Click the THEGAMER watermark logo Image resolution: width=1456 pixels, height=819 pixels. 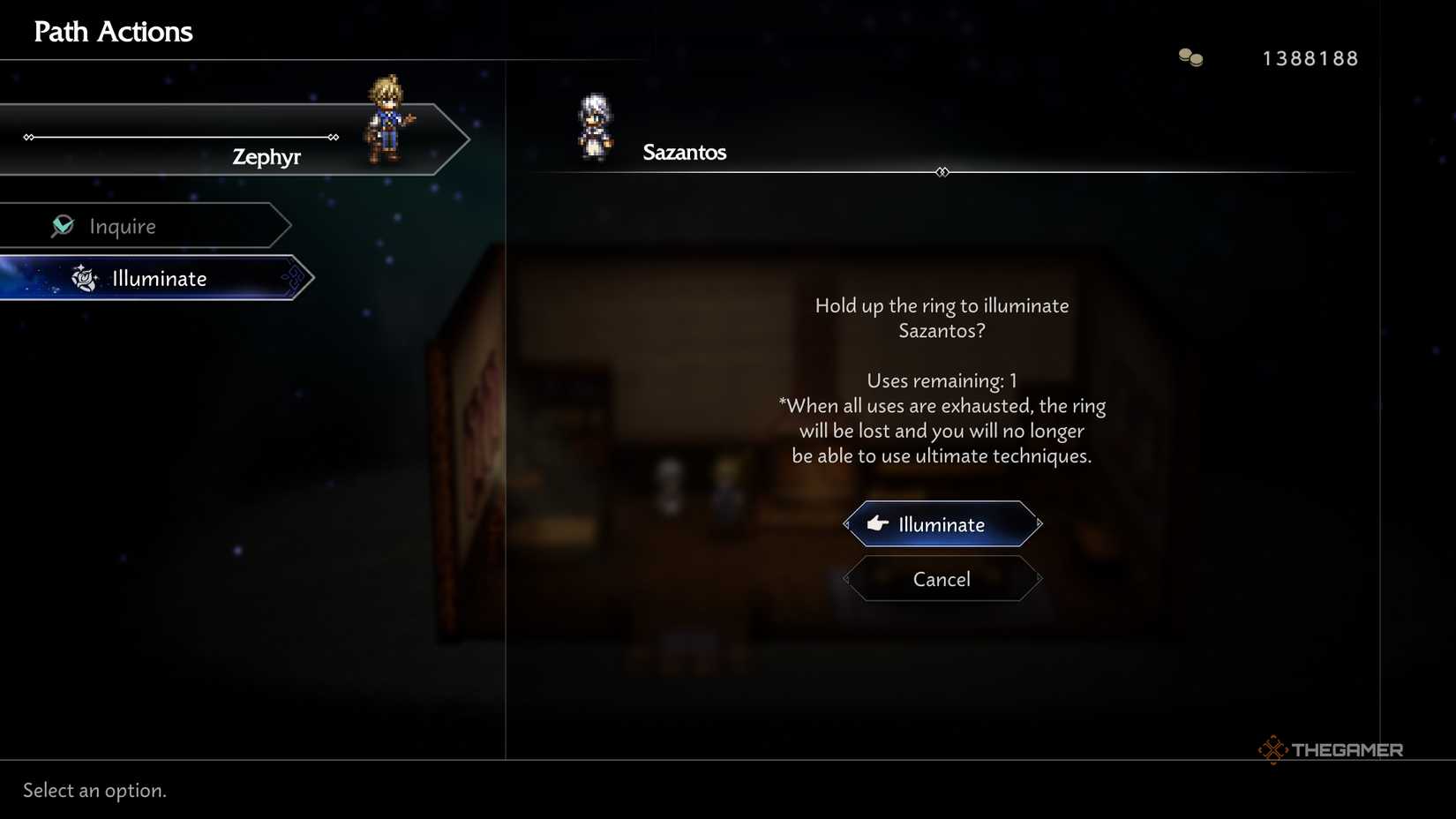tap(1331, 750)
